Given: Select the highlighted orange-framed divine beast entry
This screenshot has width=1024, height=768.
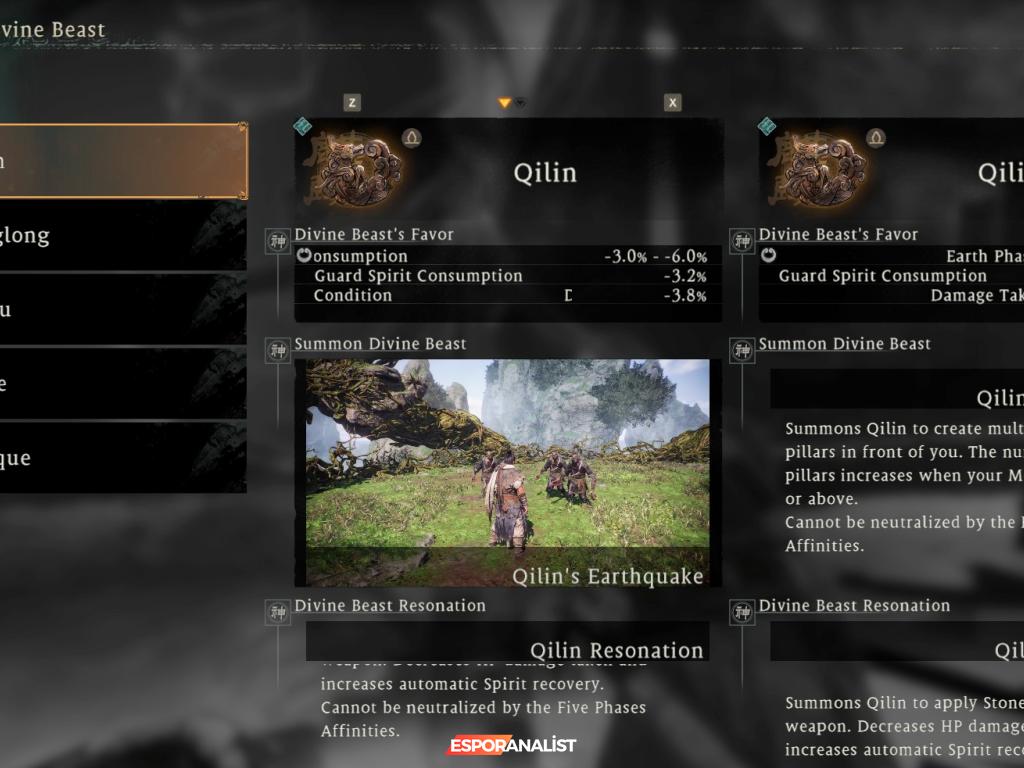Looking at the screenshot, I should pyautogui.click(x=120, y=161).
